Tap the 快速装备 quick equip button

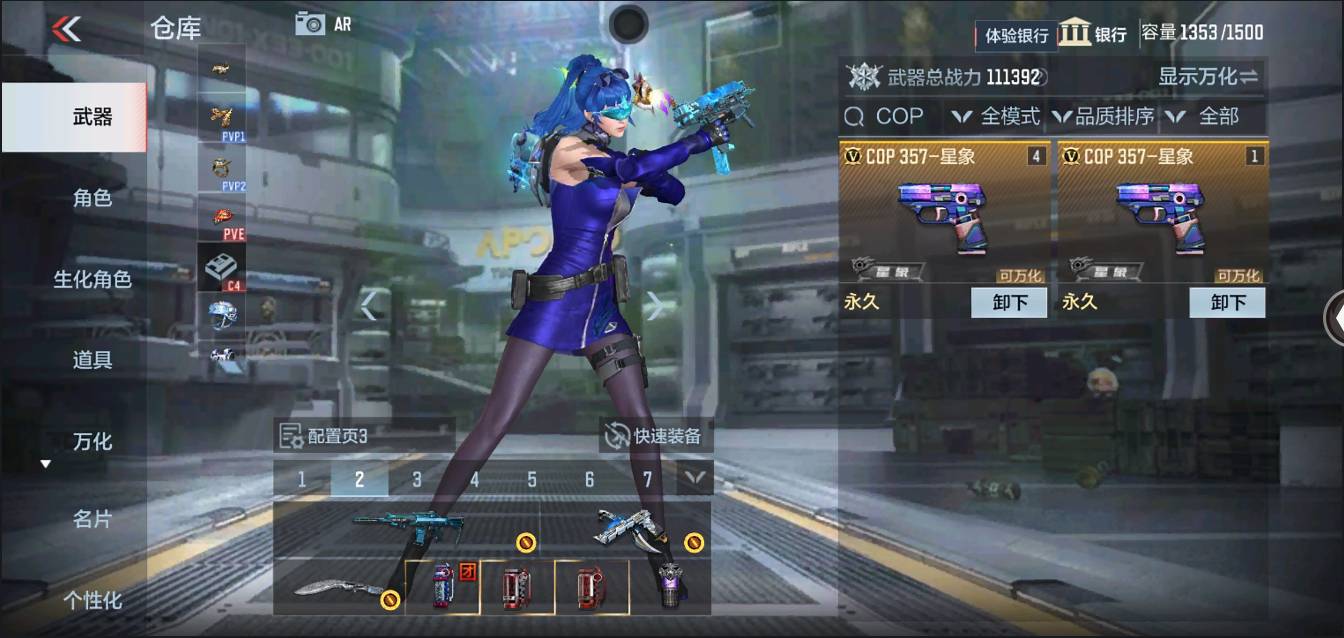point(656,436)
